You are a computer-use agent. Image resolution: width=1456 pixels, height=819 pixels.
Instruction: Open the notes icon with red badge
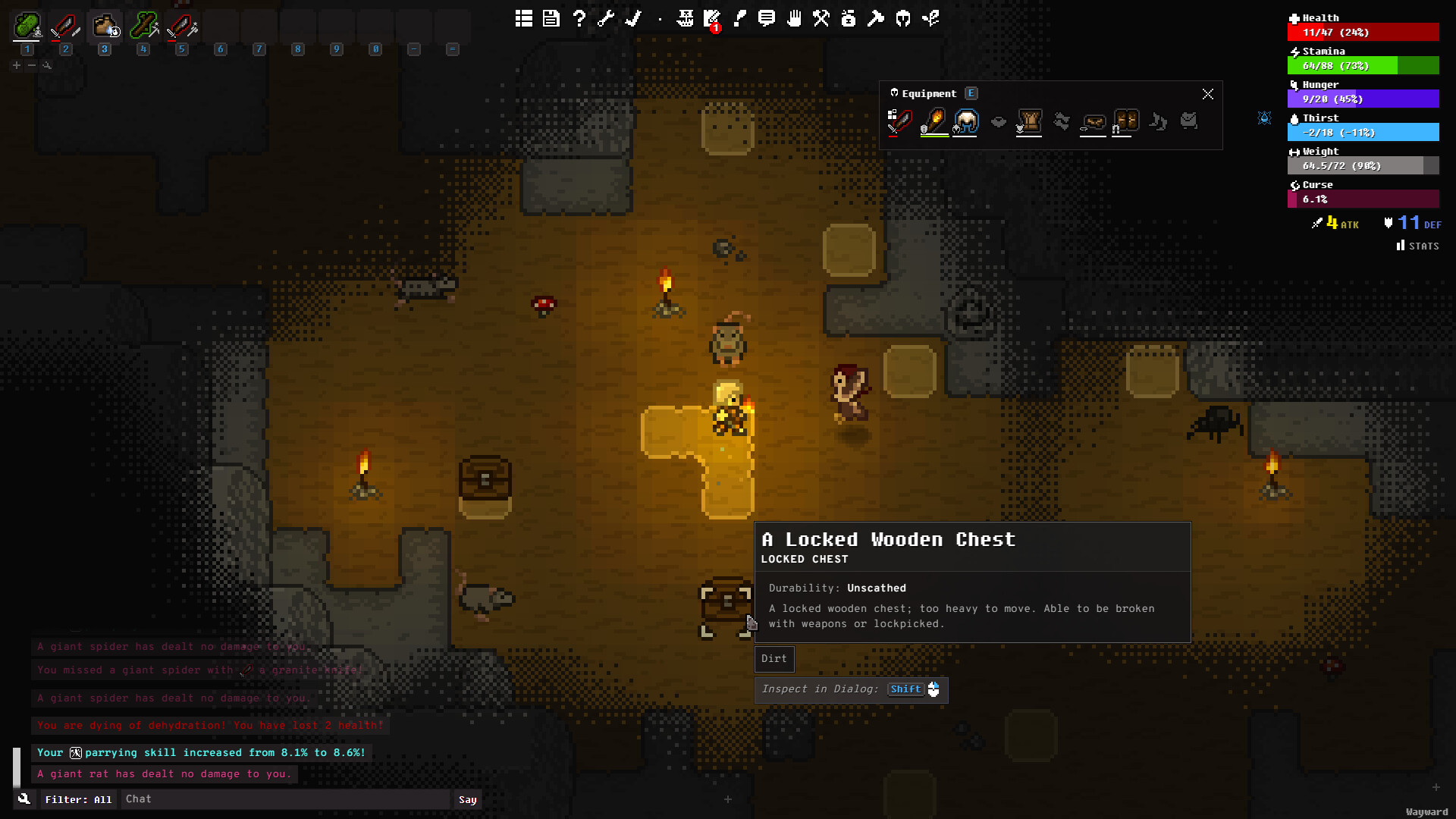pyautogui.click(x=712, y=20)
